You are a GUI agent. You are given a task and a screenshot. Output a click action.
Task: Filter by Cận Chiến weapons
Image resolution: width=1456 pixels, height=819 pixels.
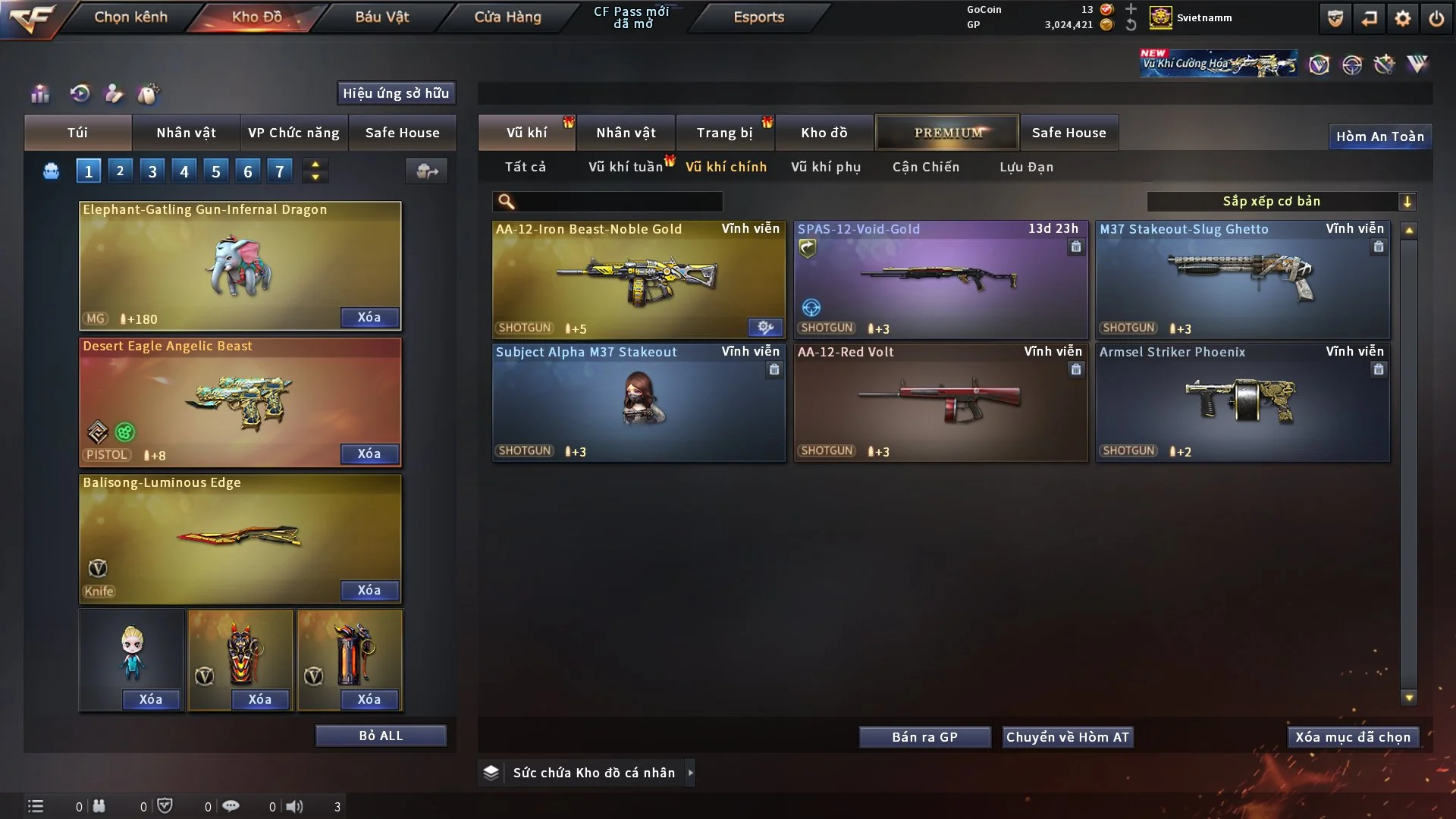pyautogui.click(x=925, y=167)
